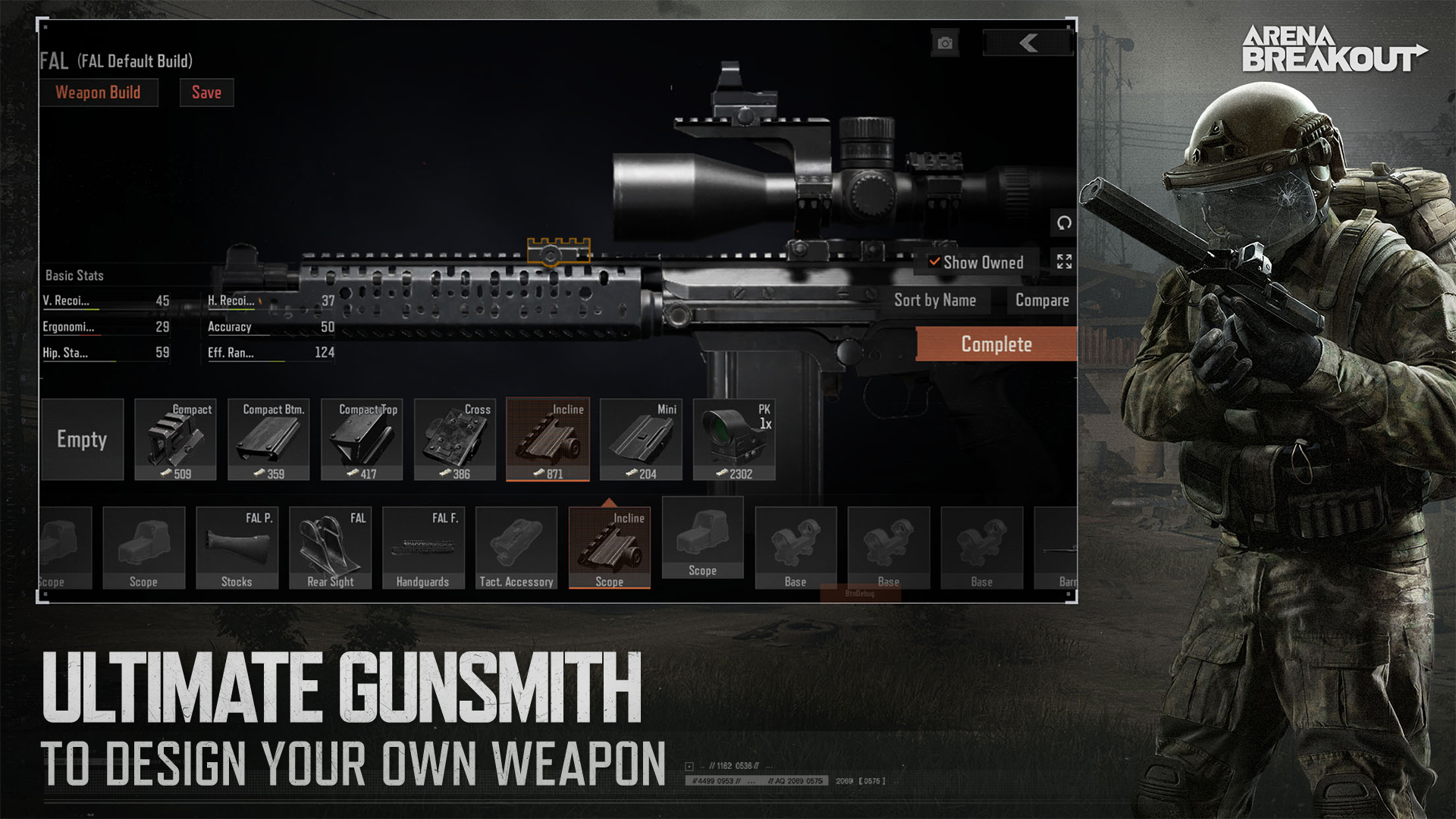Image resolution: width=1456 pixels, height=819 pixels.
Task: Choose the Compact Top mount
Action: click(362, 440)
